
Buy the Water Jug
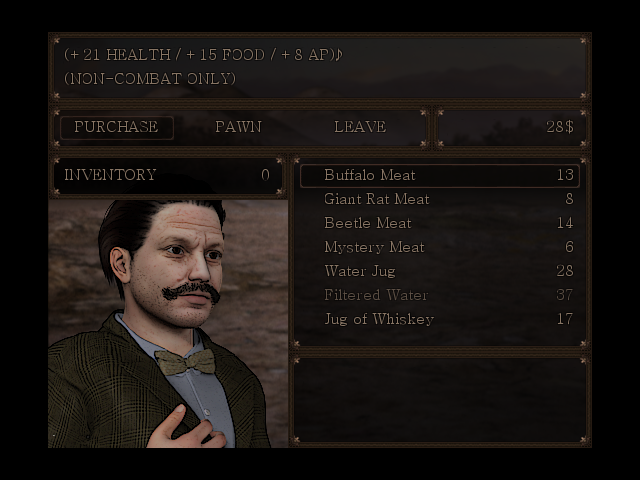coord(439,271)
